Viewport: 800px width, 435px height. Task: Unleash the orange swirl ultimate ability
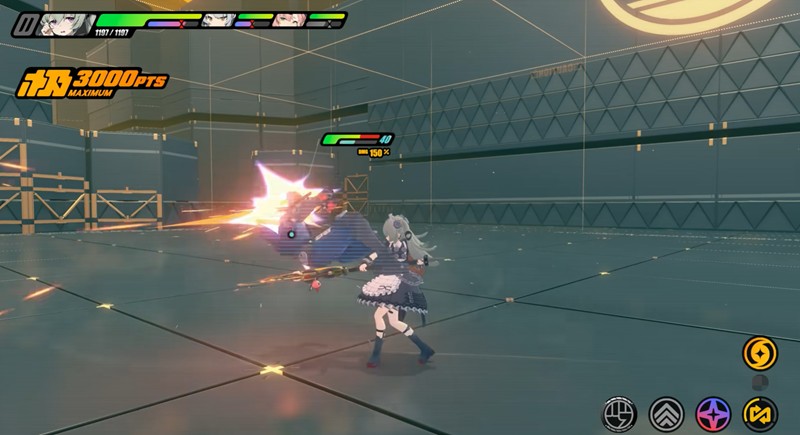[x=758, y=352]
